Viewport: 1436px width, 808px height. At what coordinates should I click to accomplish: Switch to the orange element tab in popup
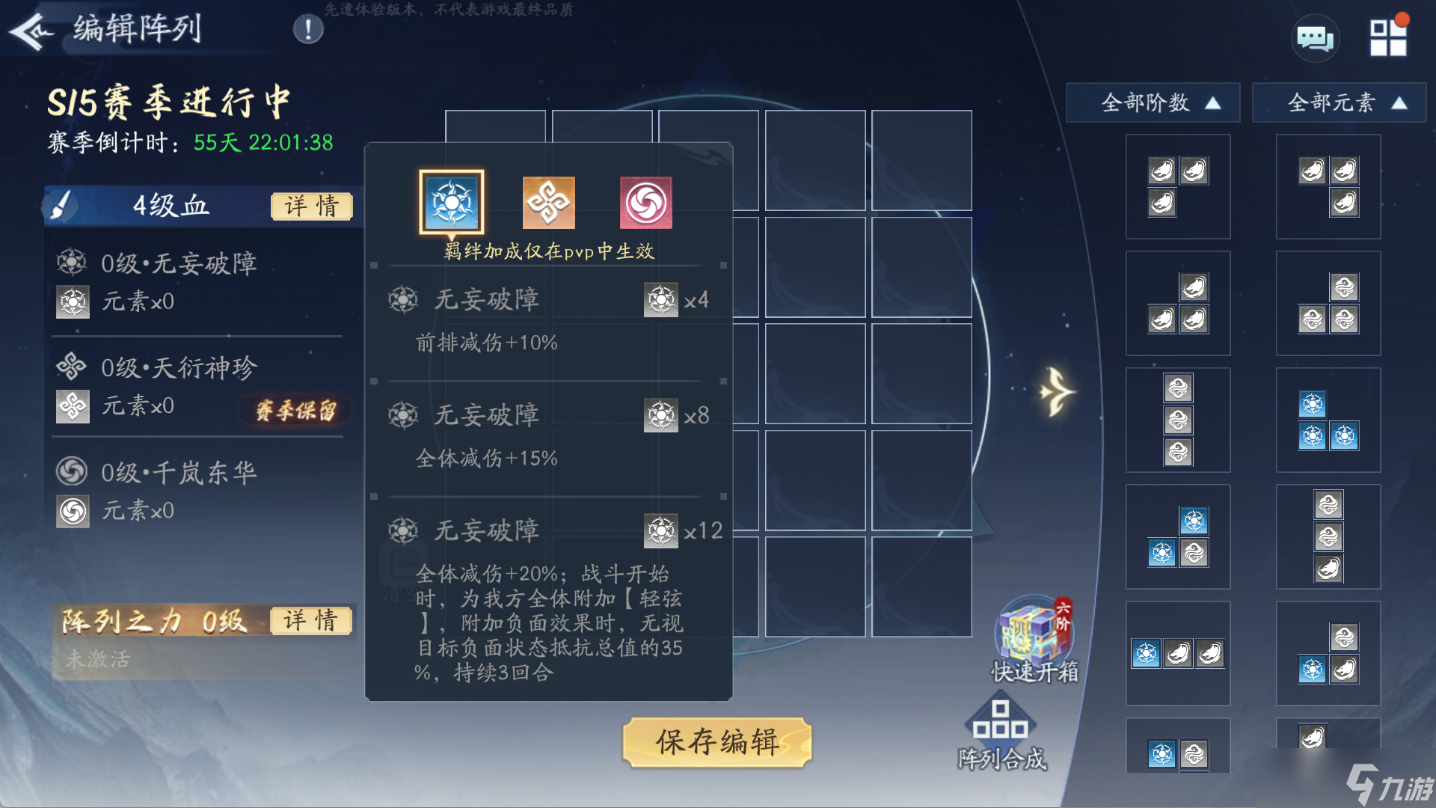coord(548,200)
